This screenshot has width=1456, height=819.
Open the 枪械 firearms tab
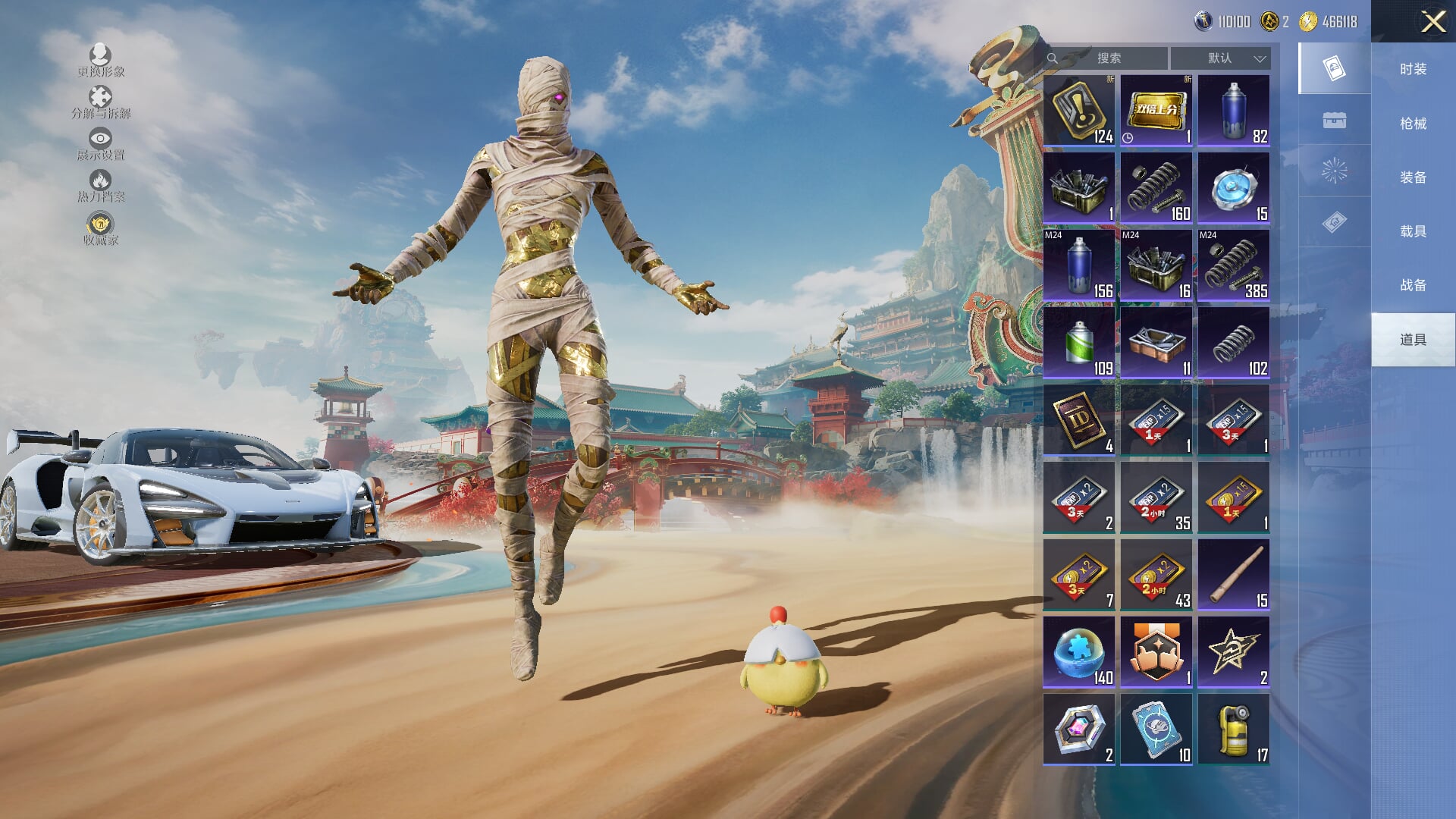point(1413,123)
